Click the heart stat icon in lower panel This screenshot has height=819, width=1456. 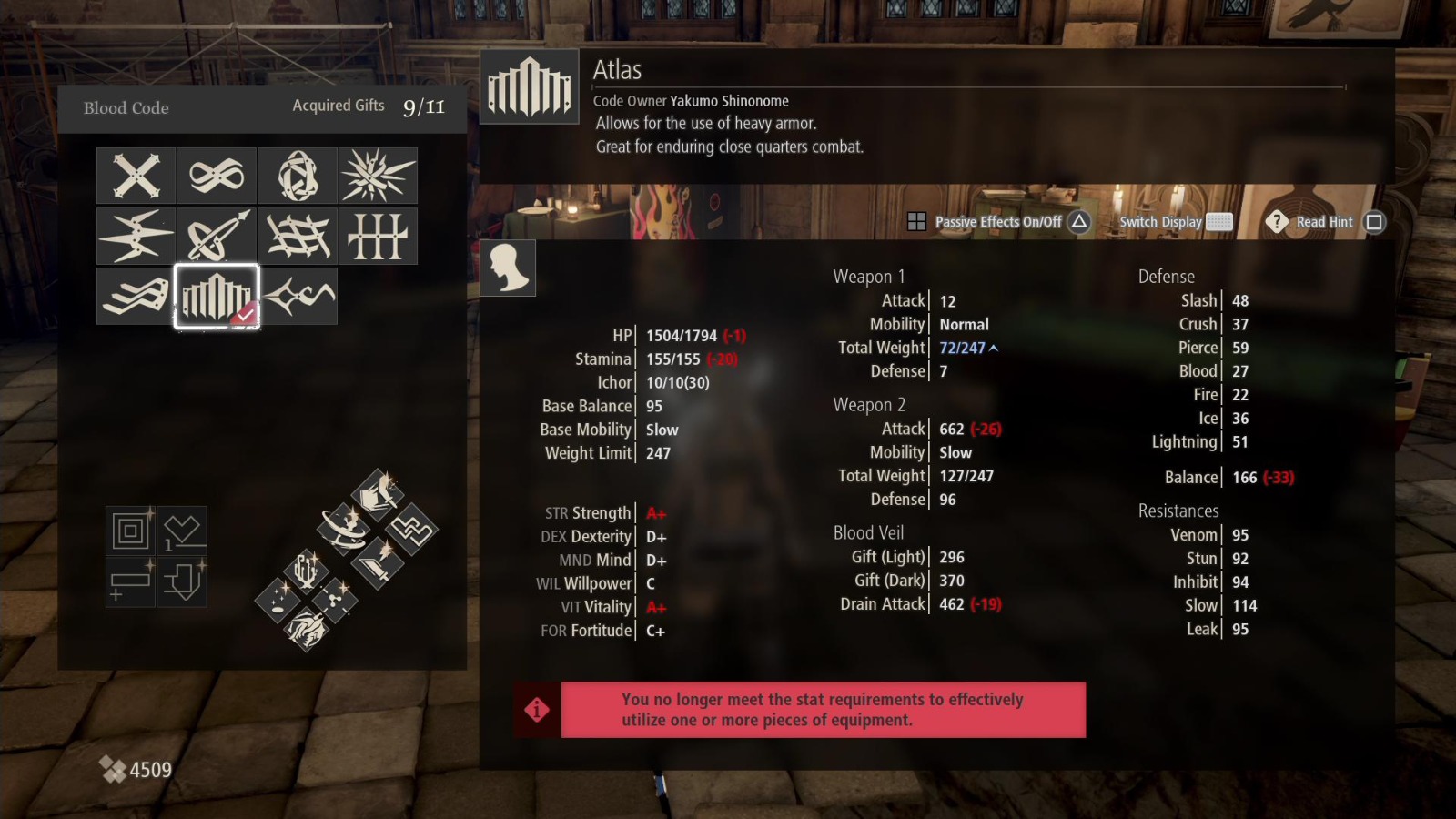[182, 530]
